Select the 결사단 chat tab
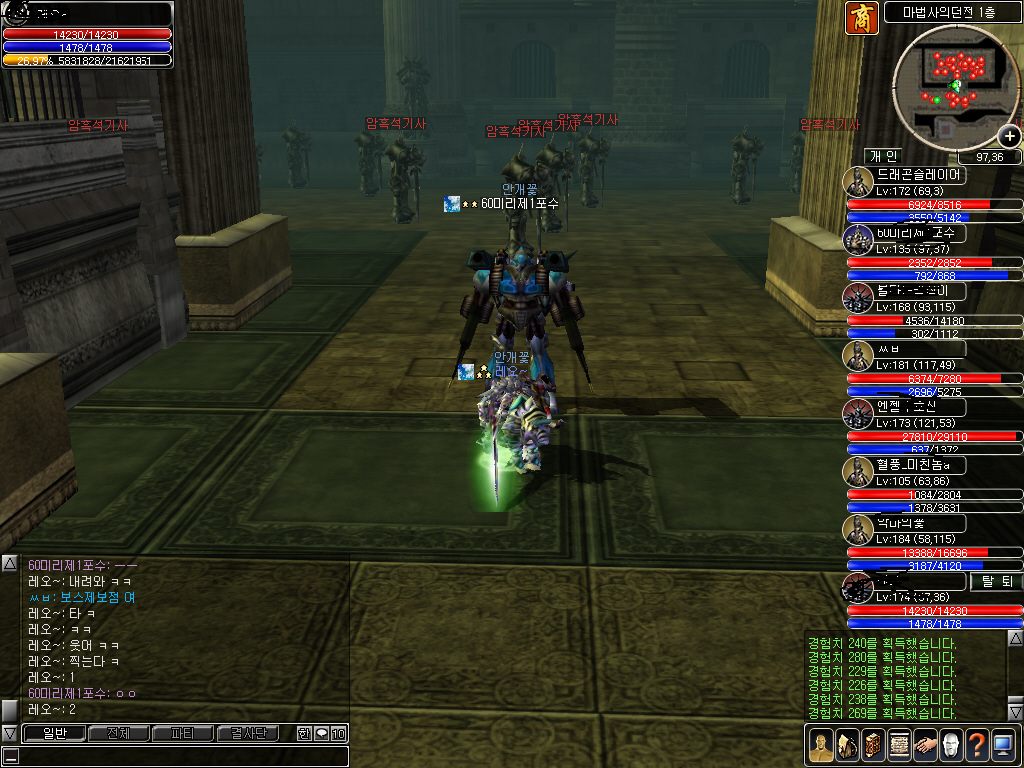The height and width of the screenshot is (768, 1024). click(x=248, y=734)
